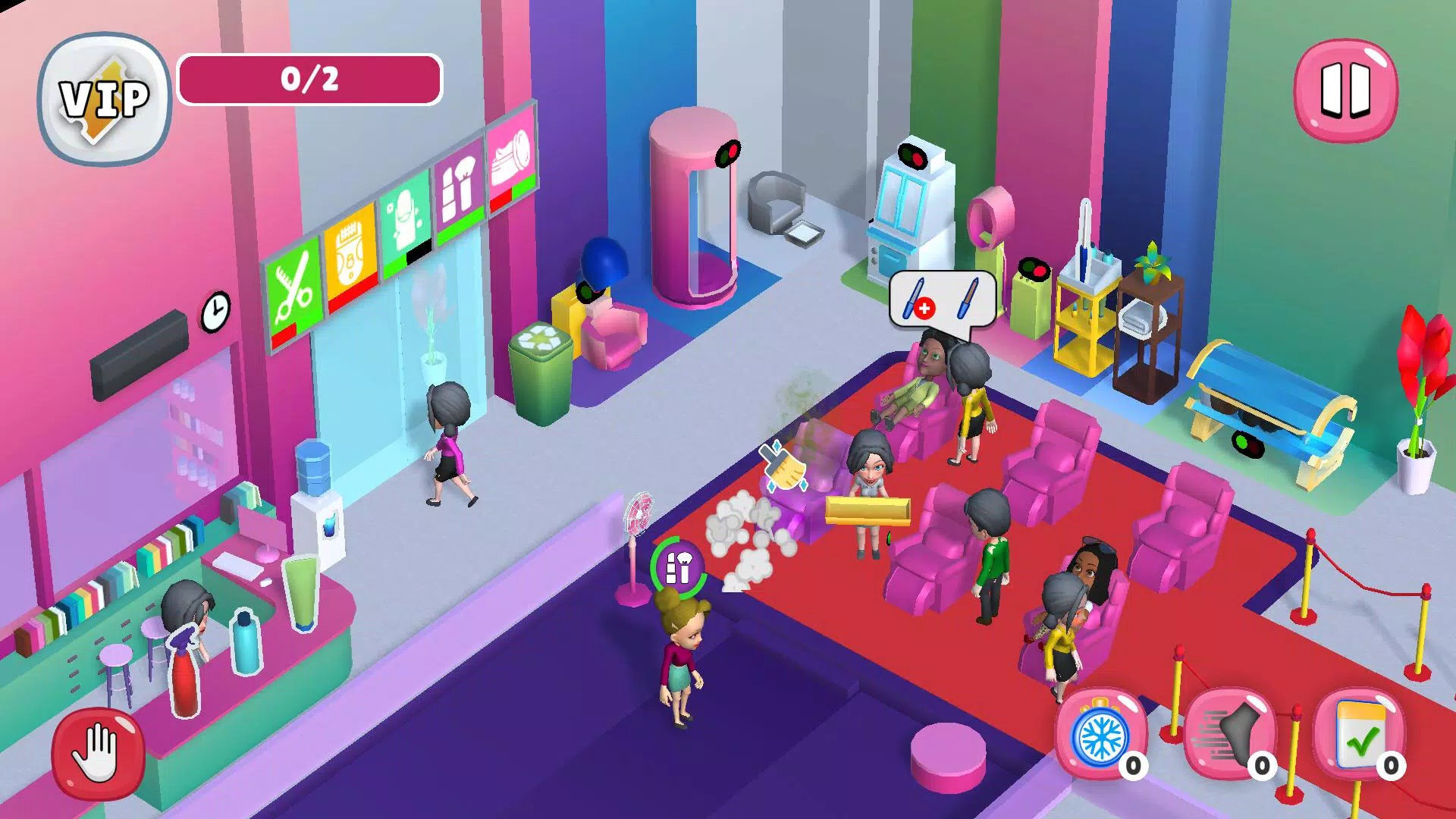Select the customer's makeup request bubble
The width and height of the screenshot is (1456, 819).
[x=678, y=567]
